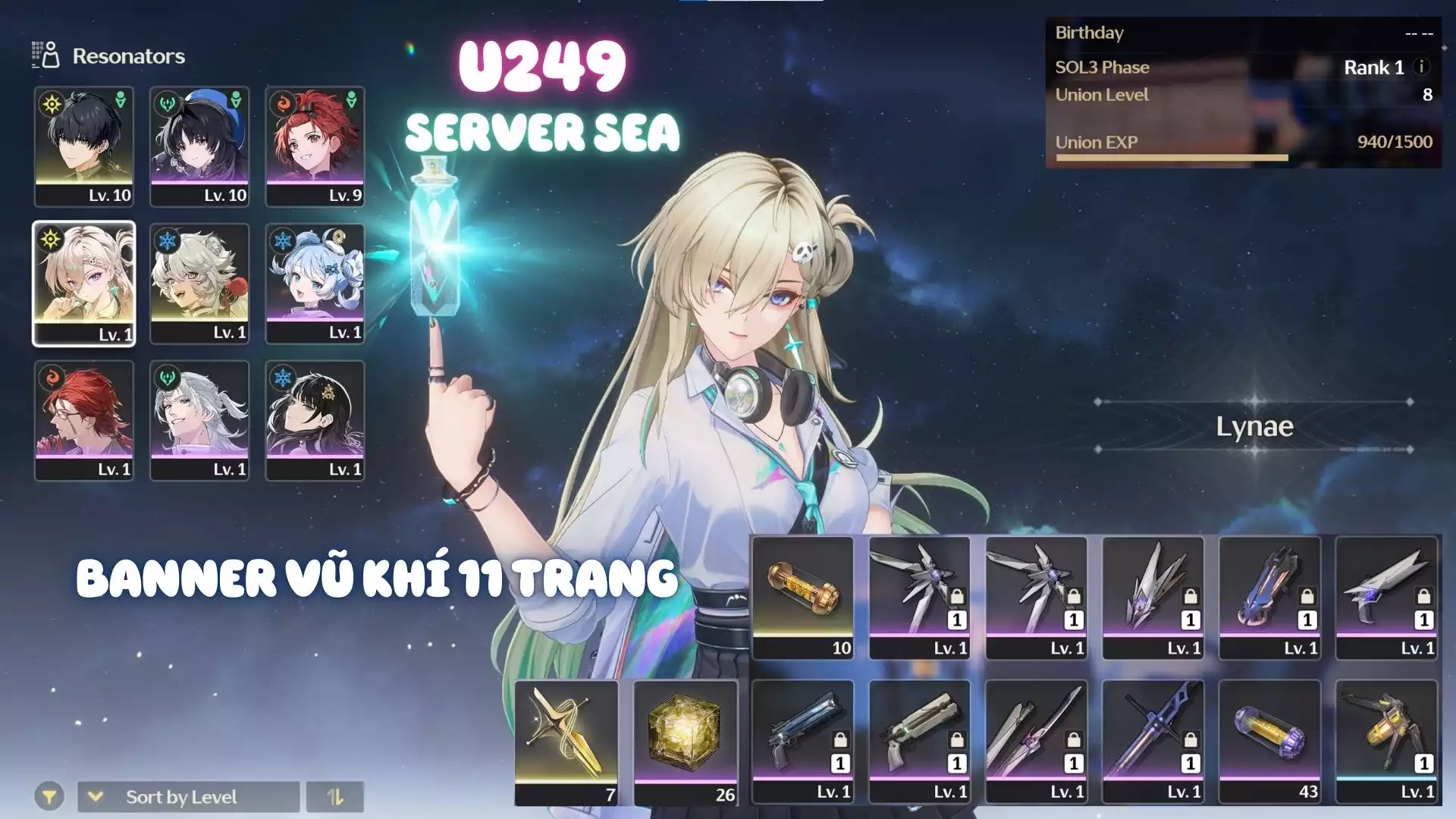Pick the silver-haired man resonator portrait
This screenshot has height=819, width=1456.
point(199,420)
